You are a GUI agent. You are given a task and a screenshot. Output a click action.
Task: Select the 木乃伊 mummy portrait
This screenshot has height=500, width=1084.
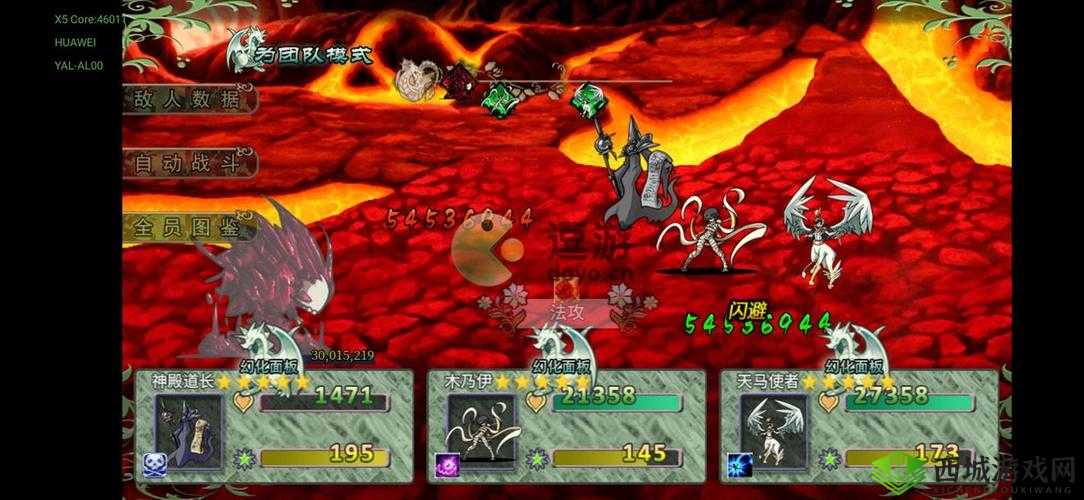pos(480,429)
